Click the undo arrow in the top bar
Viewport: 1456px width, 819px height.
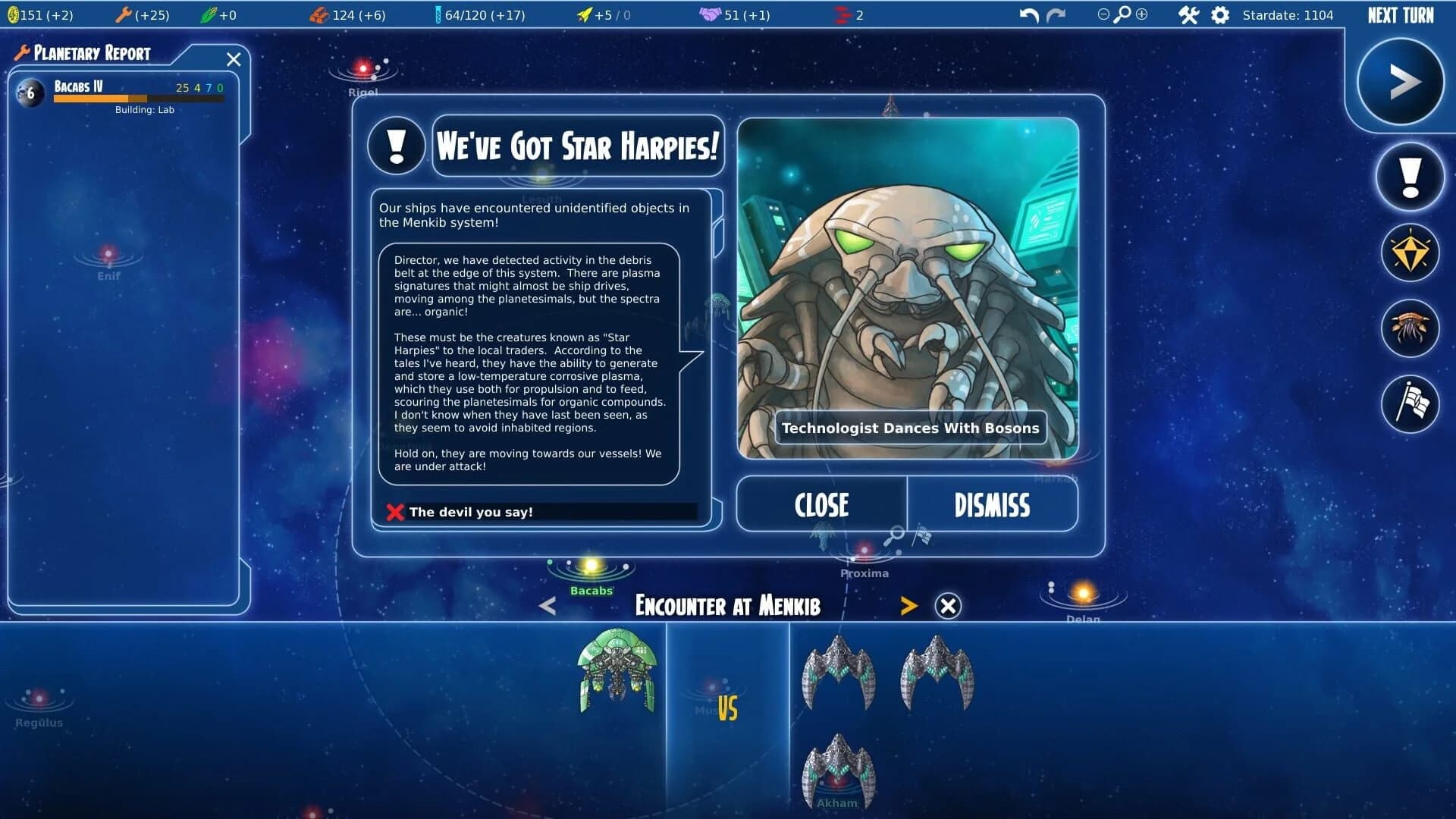click(1028, 14)
